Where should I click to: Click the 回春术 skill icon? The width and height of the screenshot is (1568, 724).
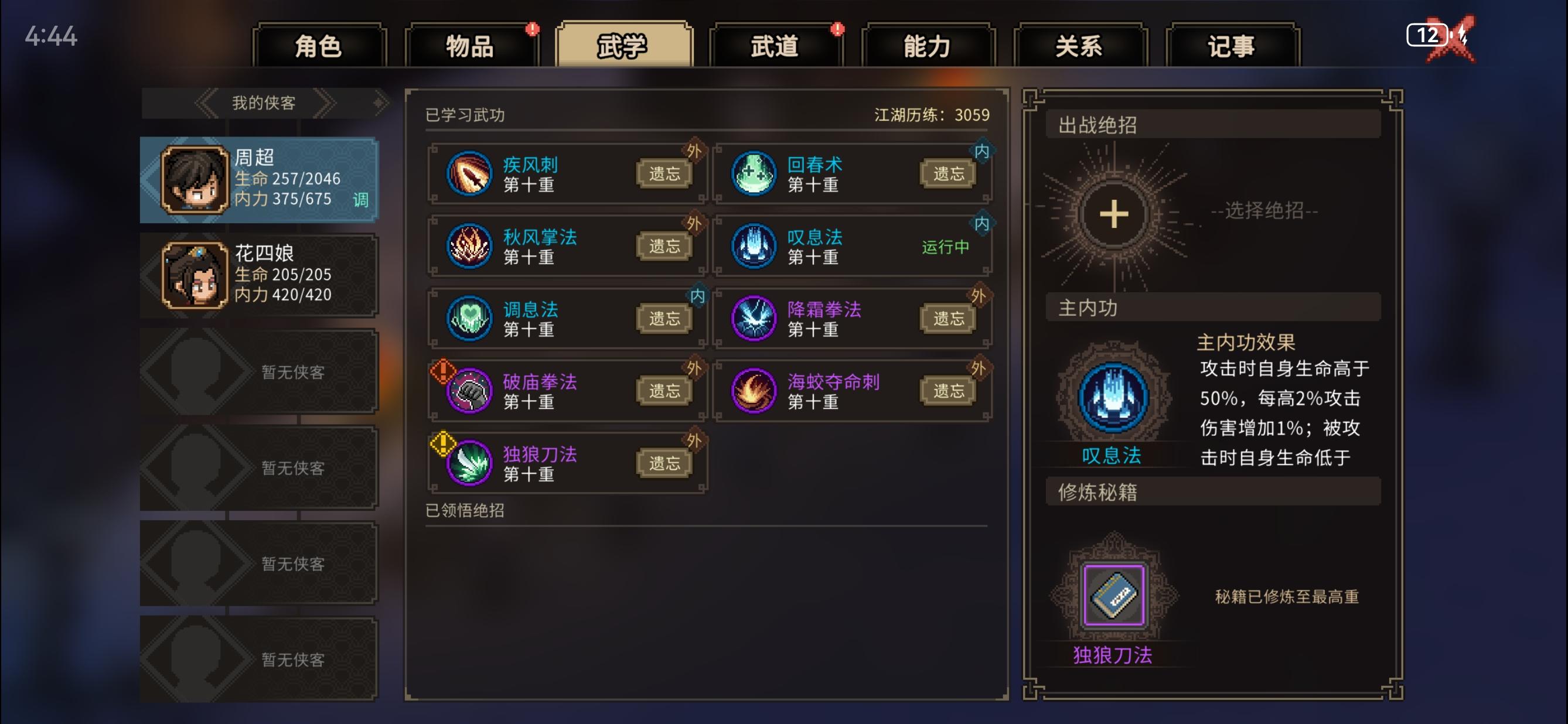753,173
